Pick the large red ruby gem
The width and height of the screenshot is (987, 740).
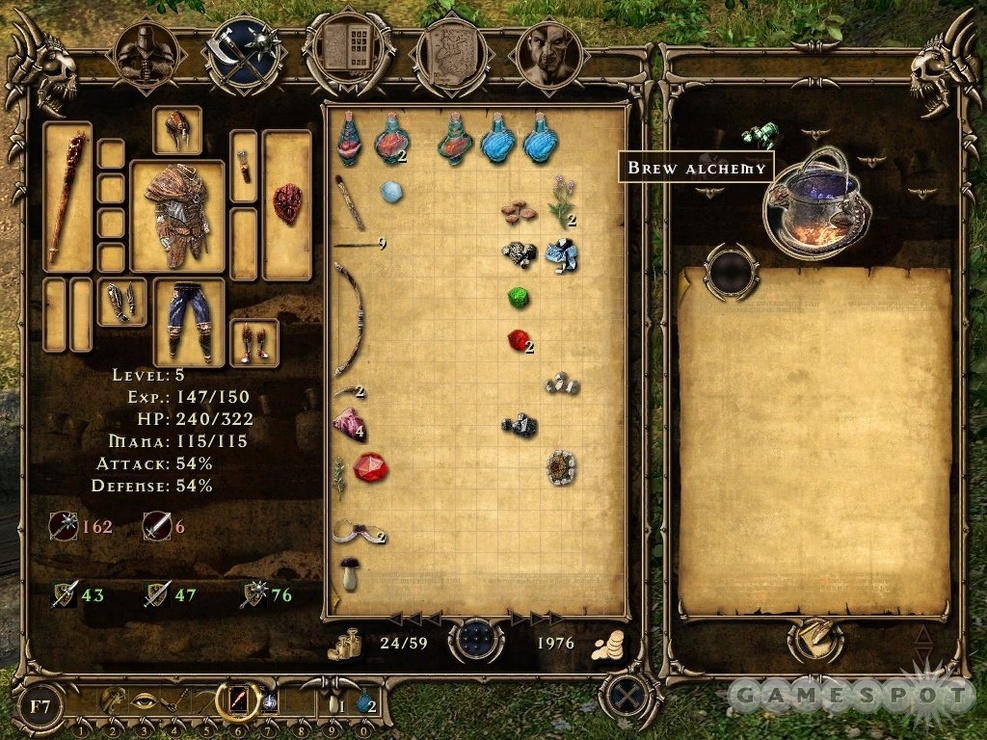pyautogui.click(x=369, y=466)
